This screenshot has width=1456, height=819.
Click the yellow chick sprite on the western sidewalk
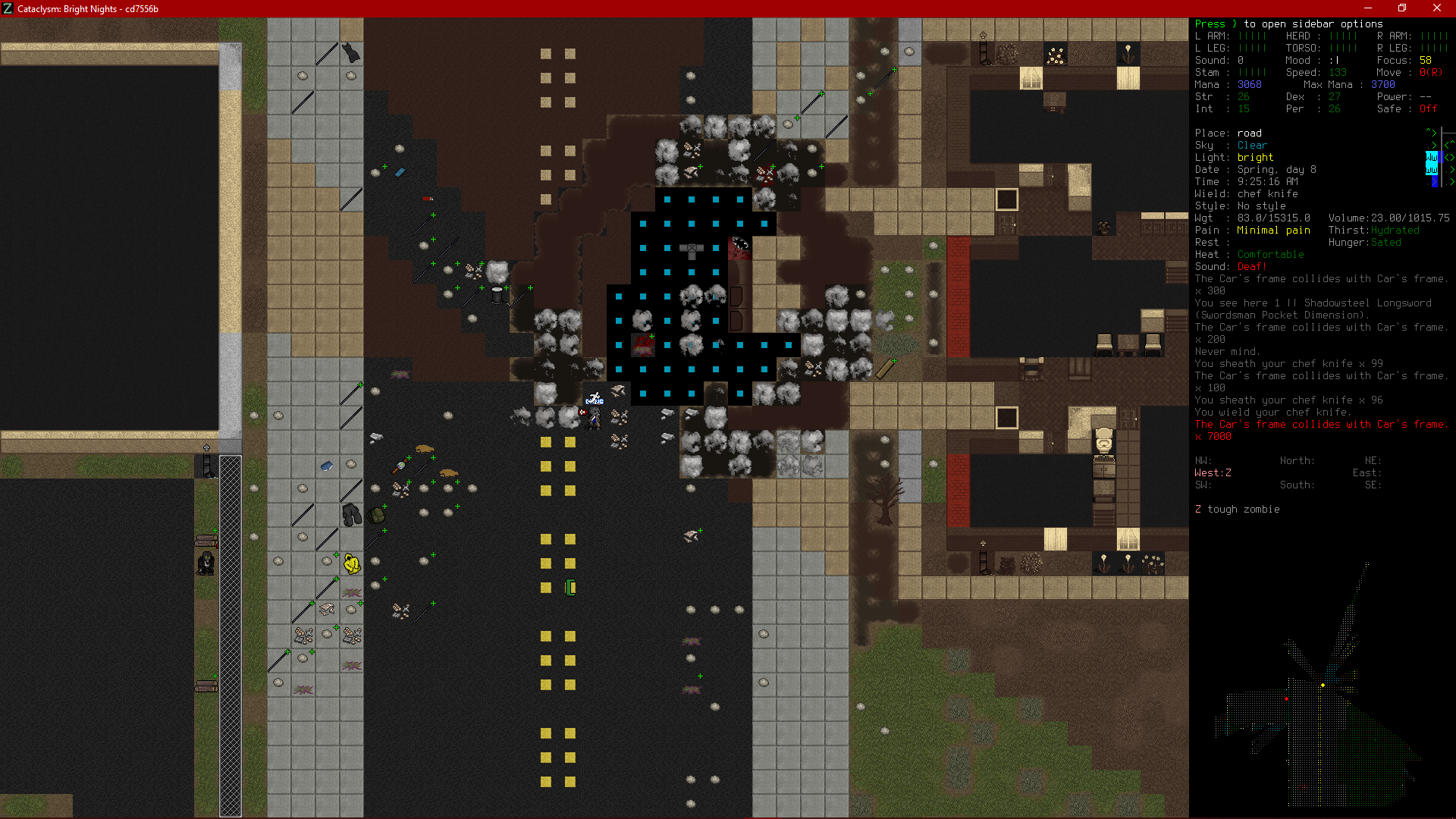coord(351,565)
